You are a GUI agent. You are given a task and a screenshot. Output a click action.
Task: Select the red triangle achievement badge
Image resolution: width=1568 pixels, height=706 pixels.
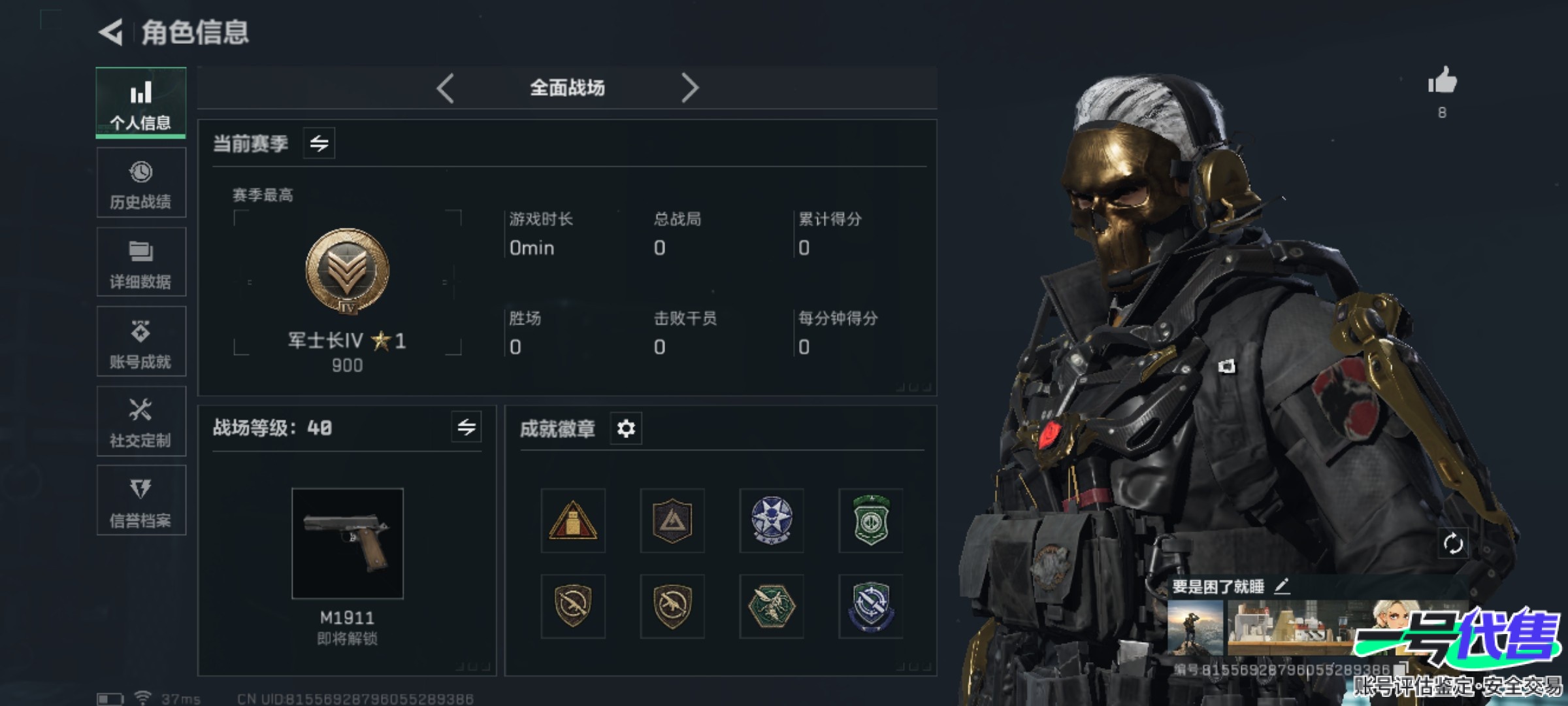[x=573, y=521]
